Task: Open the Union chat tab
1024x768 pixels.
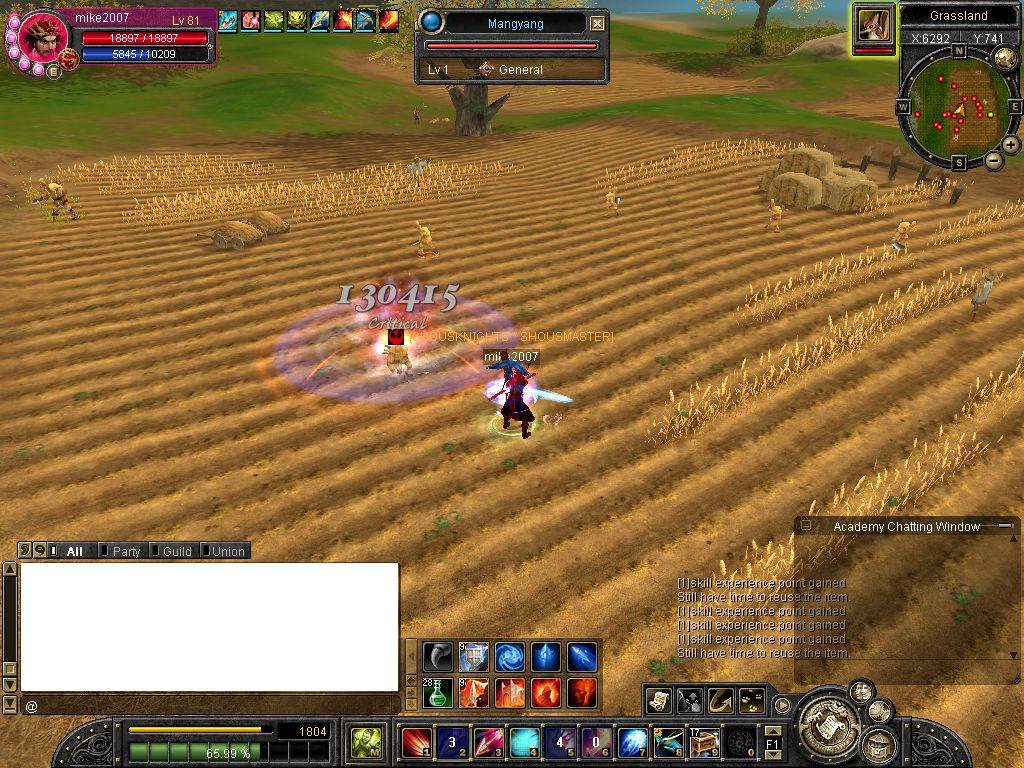Action: click(x=227, y=551)
